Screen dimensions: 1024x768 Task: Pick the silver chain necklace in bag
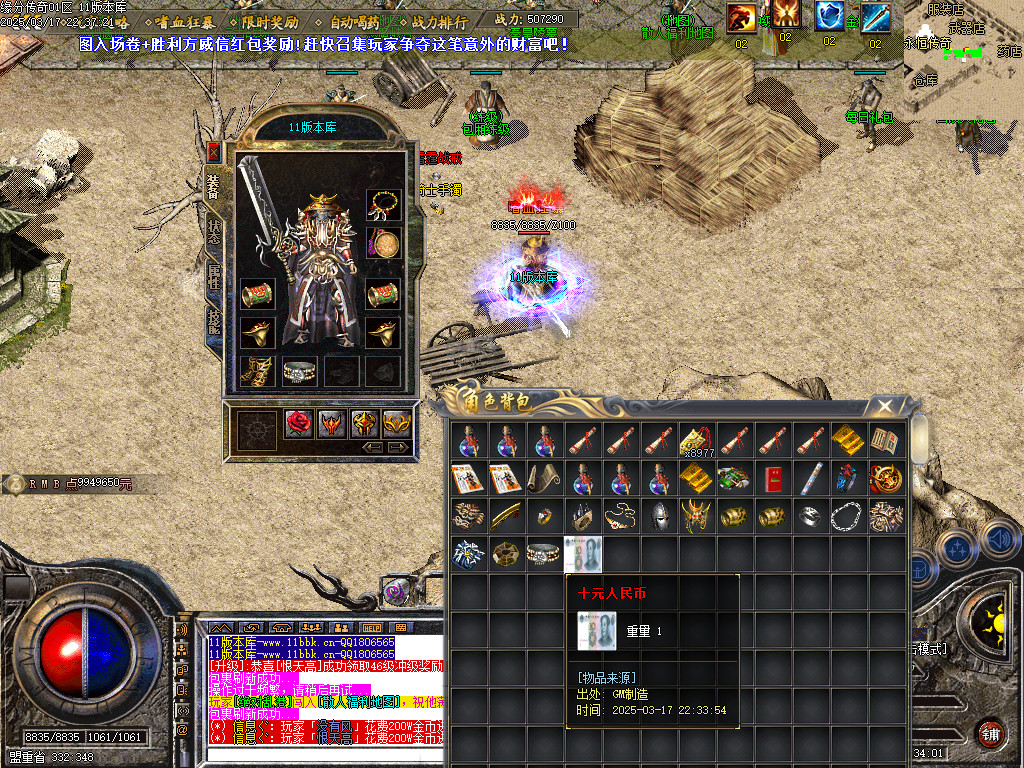[x=848, y=516]
